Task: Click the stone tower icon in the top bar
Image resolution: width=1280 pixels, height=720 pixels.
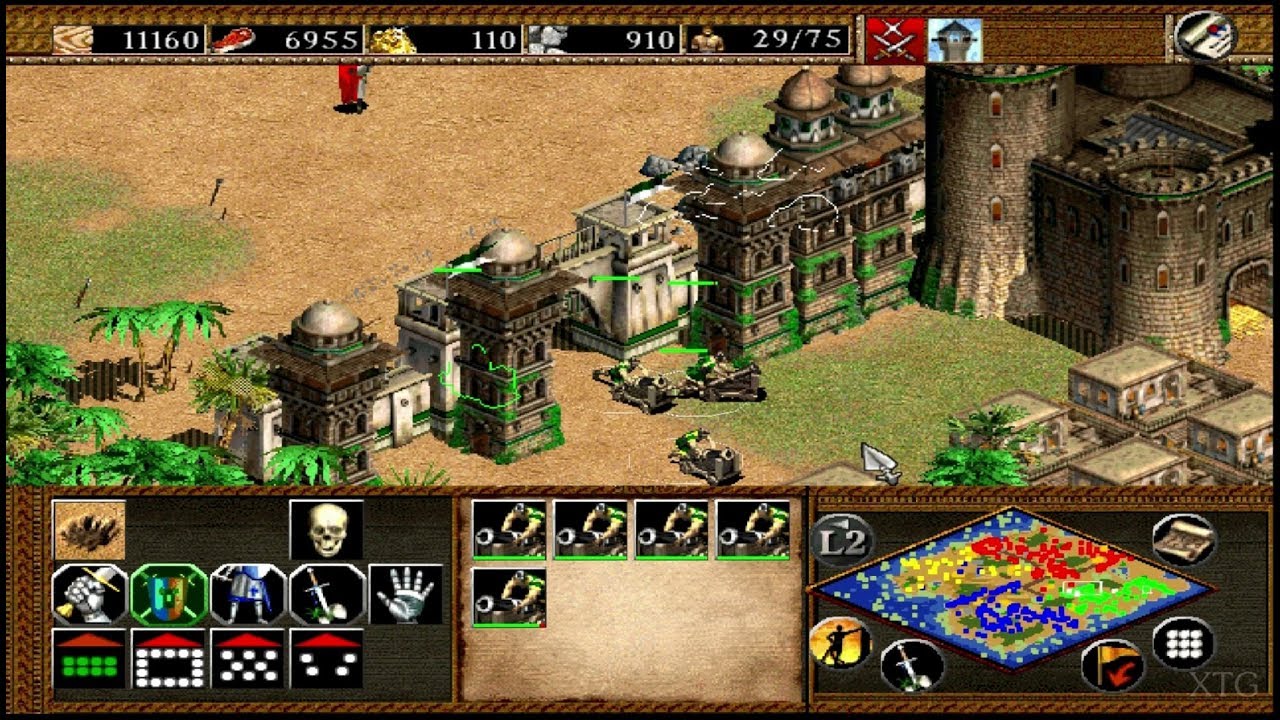Action: 954,40
